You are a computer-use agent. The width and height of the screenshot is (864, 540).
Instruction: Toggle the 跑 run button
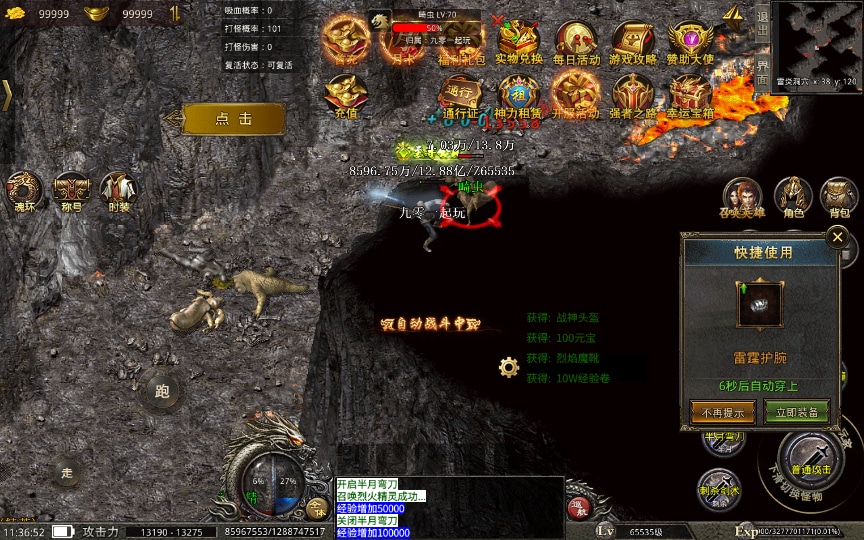click(x=162, y=391)
